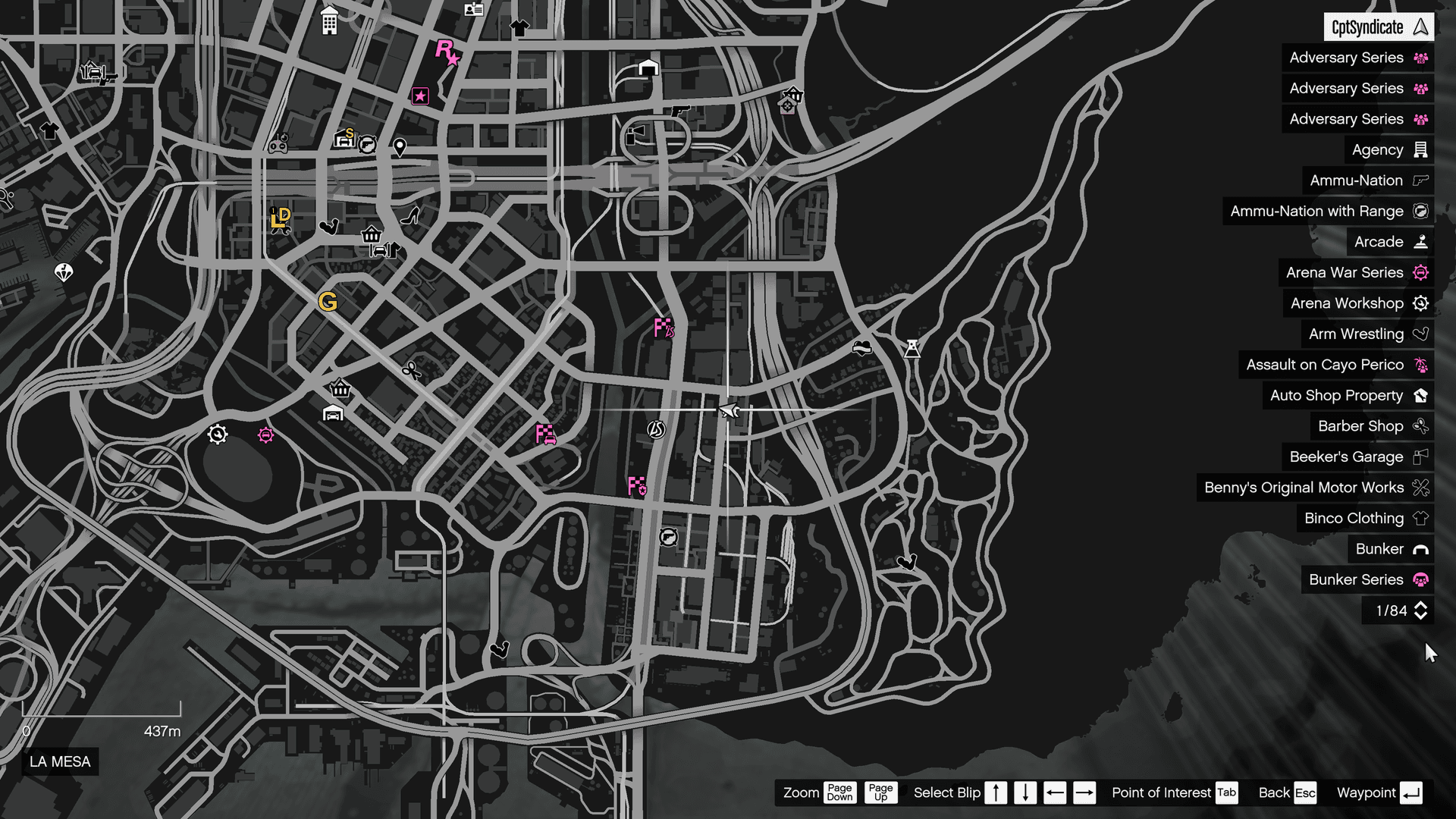Select the Ammu-Nation pistol blip in the legend

(1420, 180)
